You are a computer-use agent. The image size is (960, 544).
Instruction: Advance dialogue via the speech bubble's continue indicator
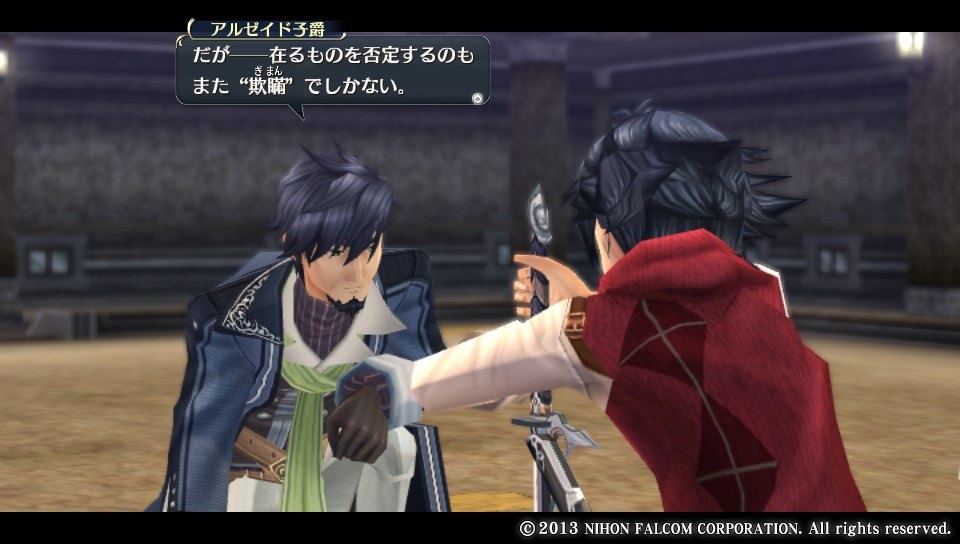click(477, 97)
